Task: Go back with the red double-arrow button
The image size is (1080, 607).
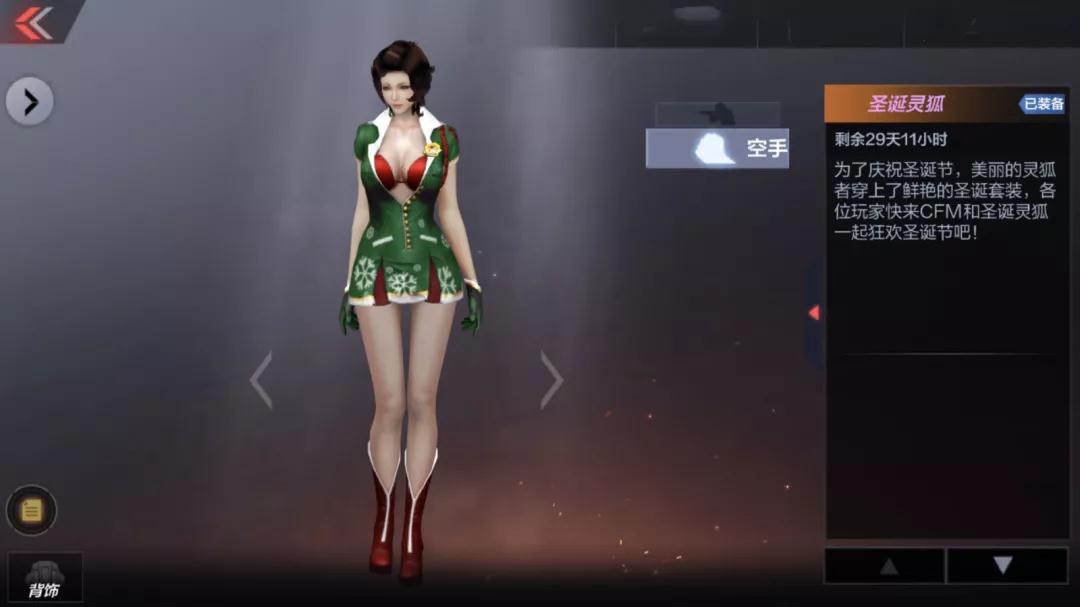Action: [x=33, y=21]
